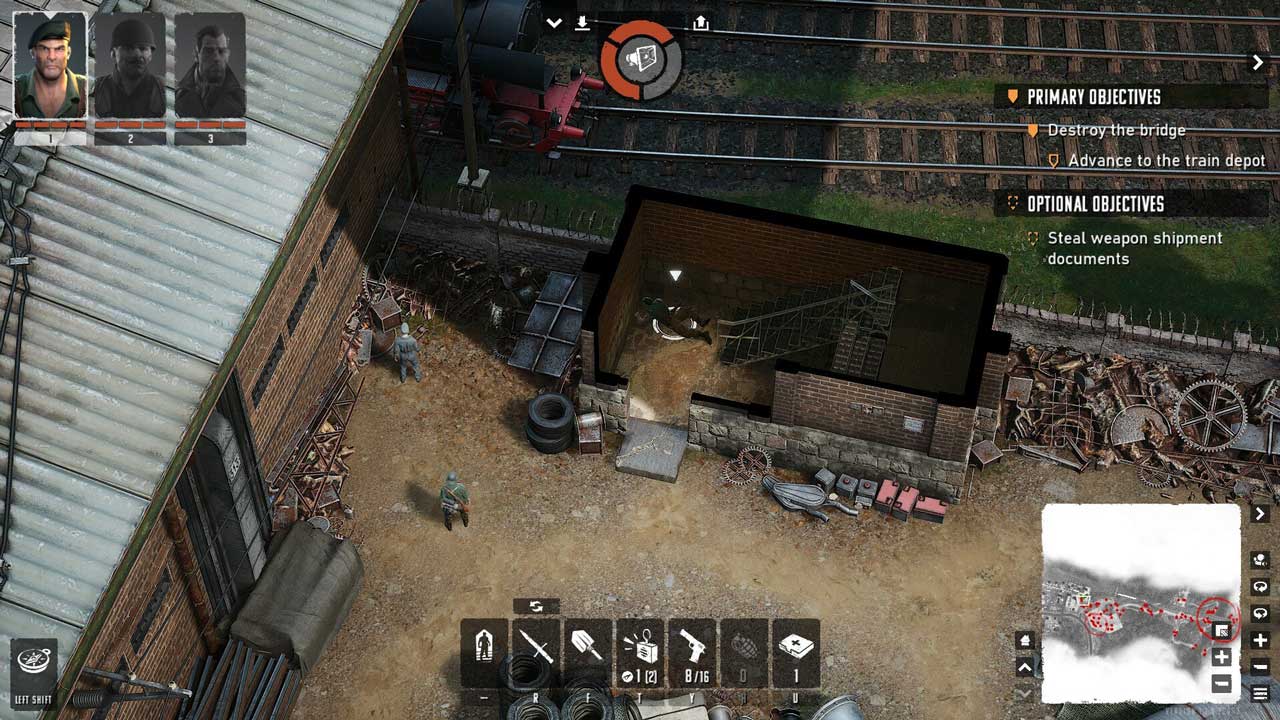Equip the pistol weapon slot
Viewport: 1280px width, 720px height.
tap(692, 652)
